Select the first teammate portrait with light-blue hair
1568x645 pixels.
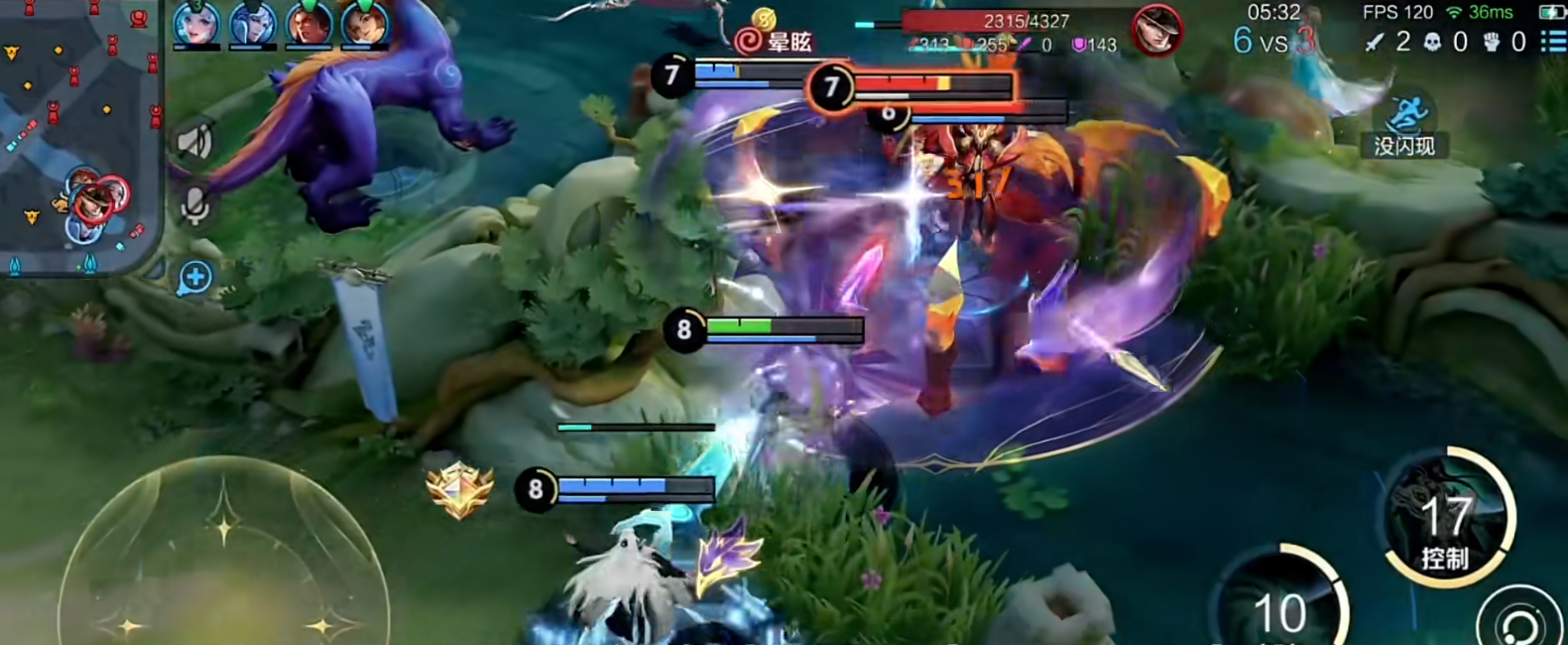click(196, 24)
